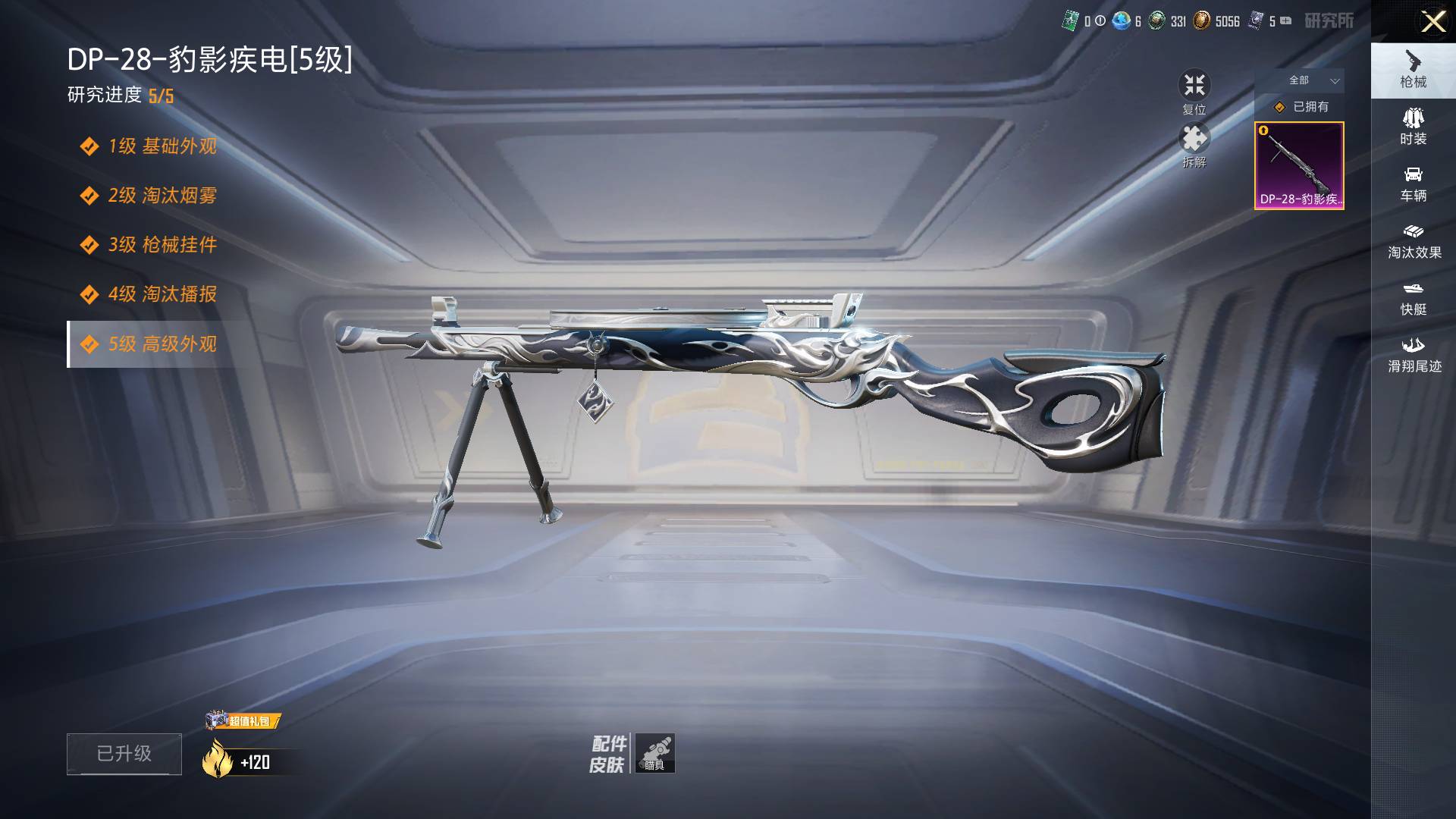The width and height of the screenshot is (1456, 819).
Task: Open the 超值礼包 value pack offer
Action: tap(243, 720)
